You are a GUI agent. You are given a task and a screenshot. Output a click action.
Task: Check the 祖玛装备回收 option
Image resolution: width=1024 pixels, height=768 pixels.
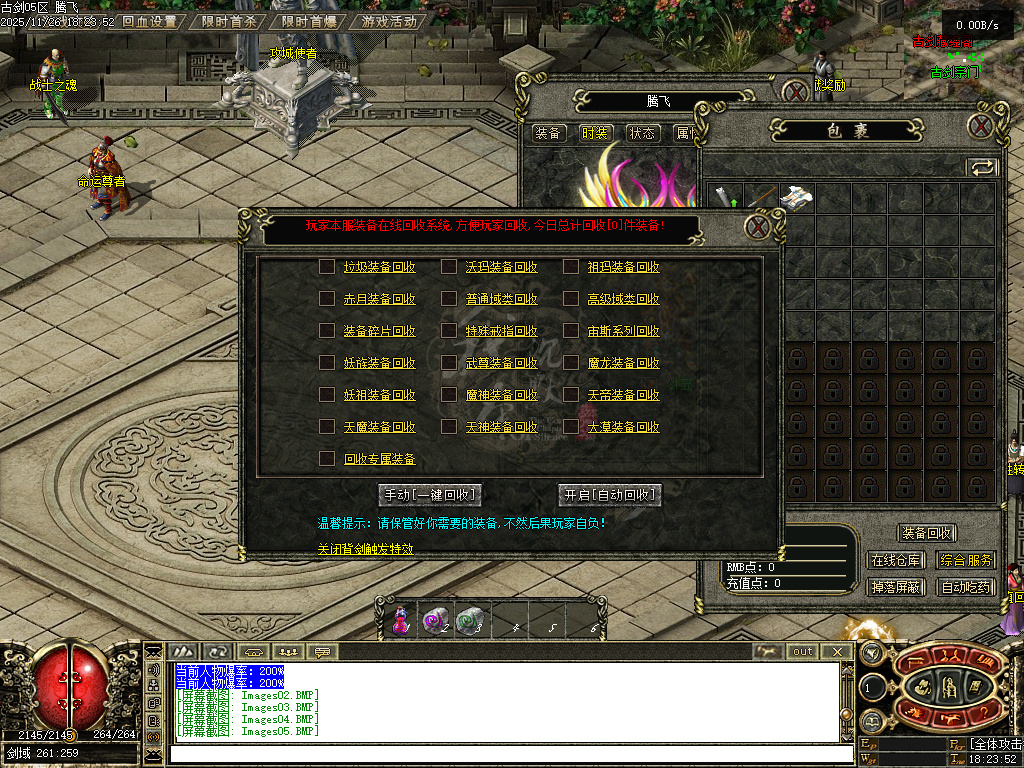[570, 267]
